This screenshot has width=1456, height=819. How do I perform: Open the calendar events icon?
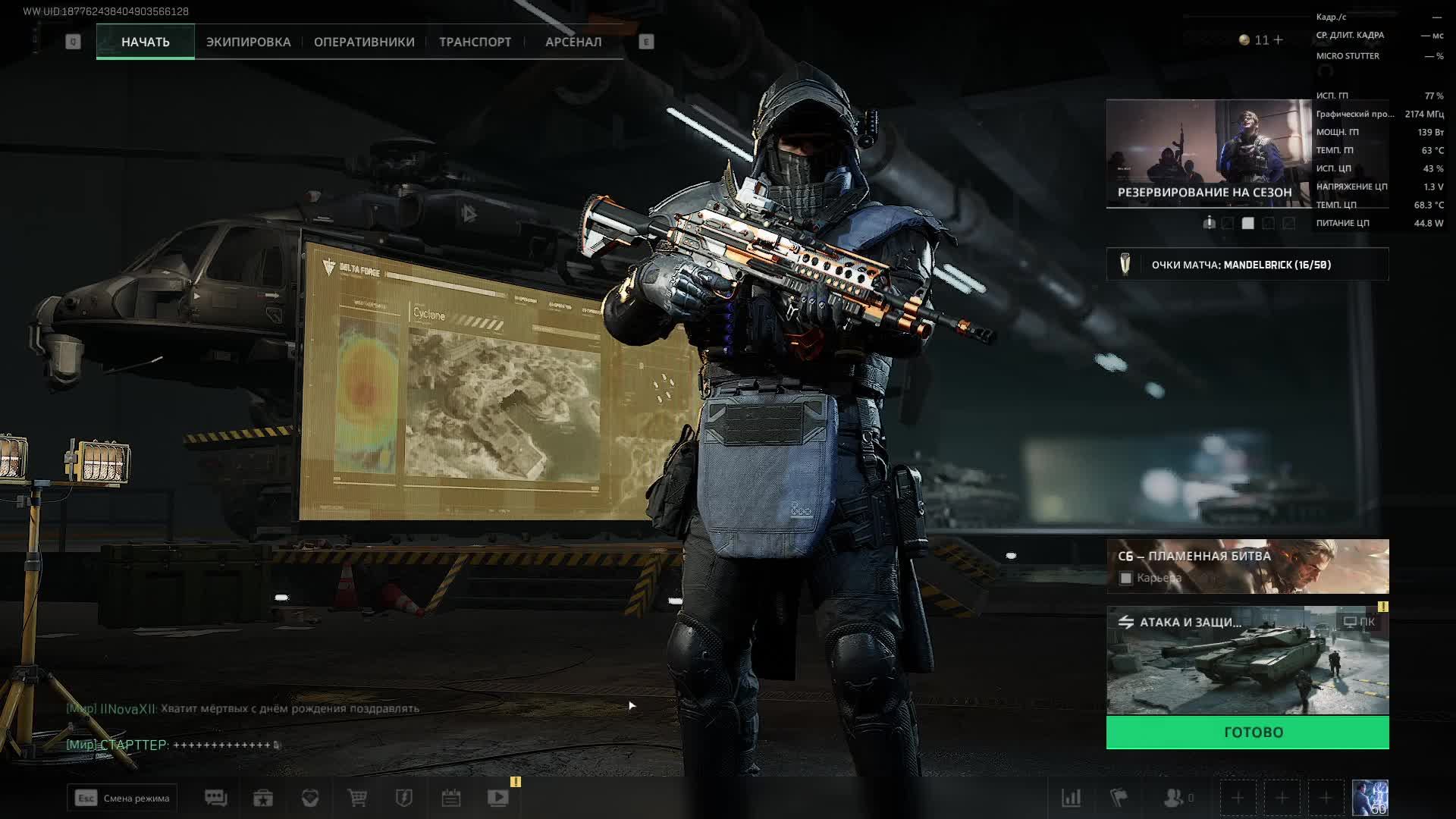tap(451, 798)
